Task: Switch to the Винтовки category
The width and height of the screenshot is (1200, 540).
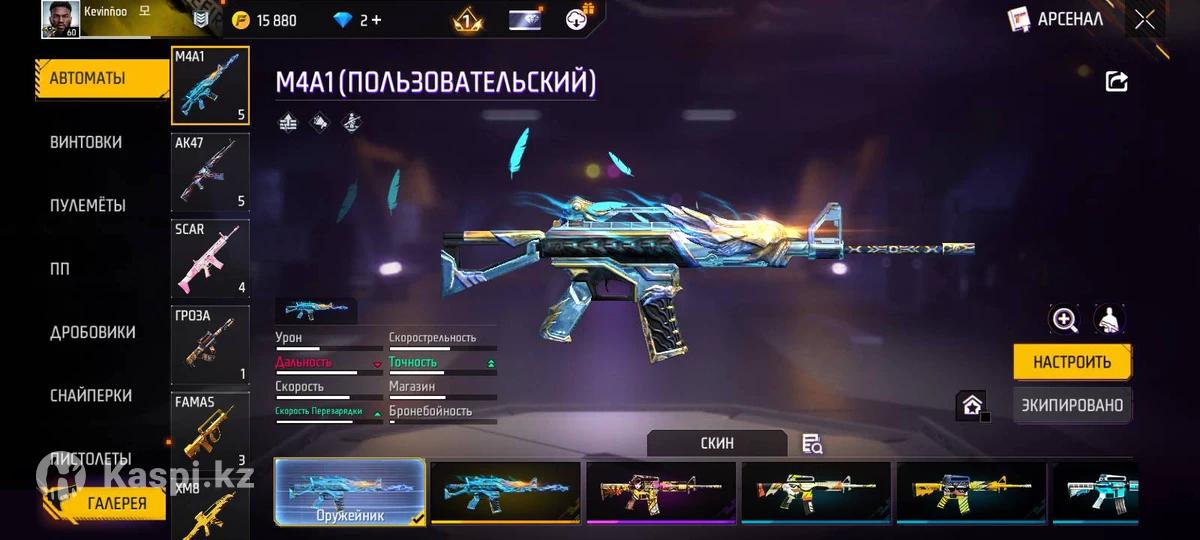Action: pos(86,142)
